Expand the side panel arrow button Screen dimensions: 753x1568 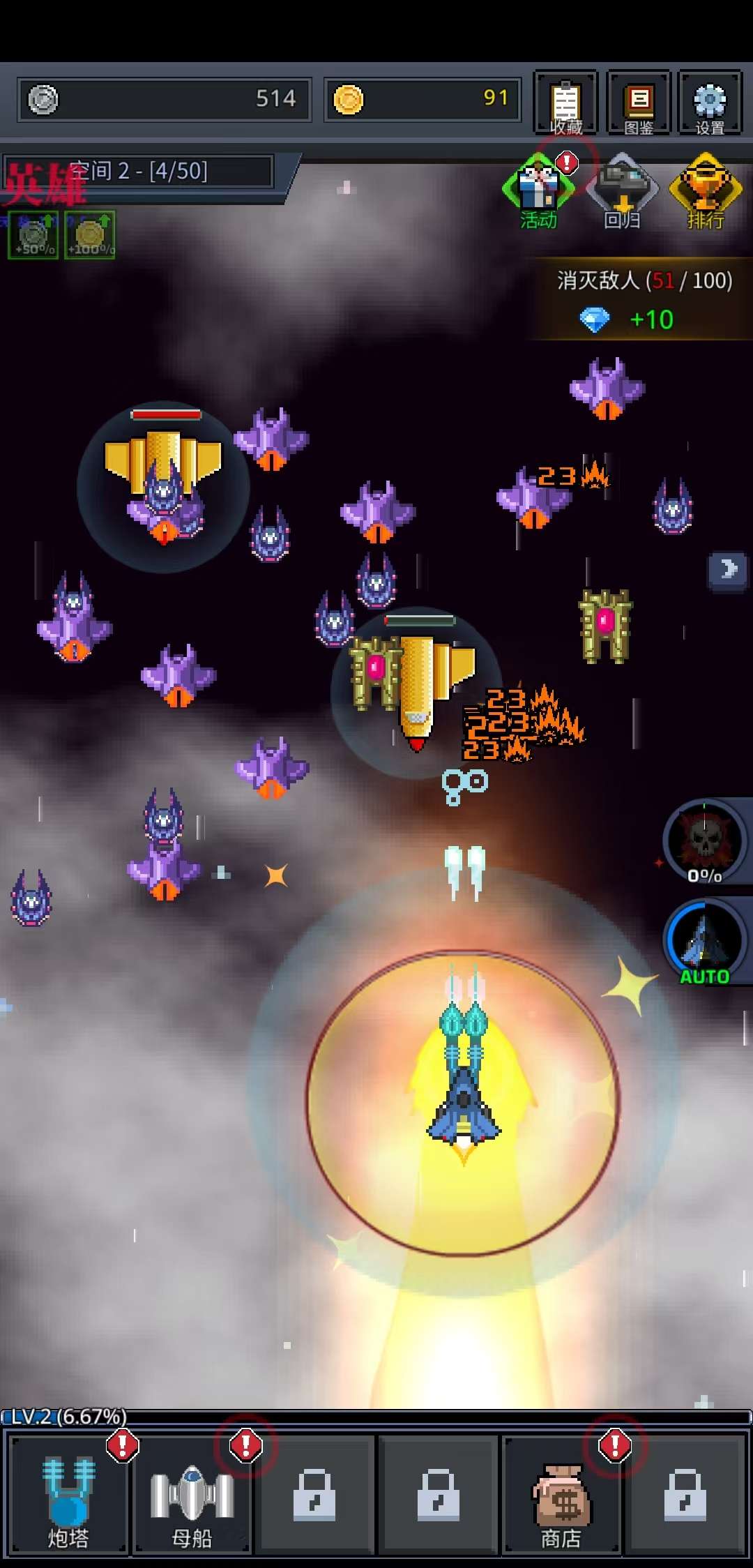pyautogui.click(x=729, y=570)
